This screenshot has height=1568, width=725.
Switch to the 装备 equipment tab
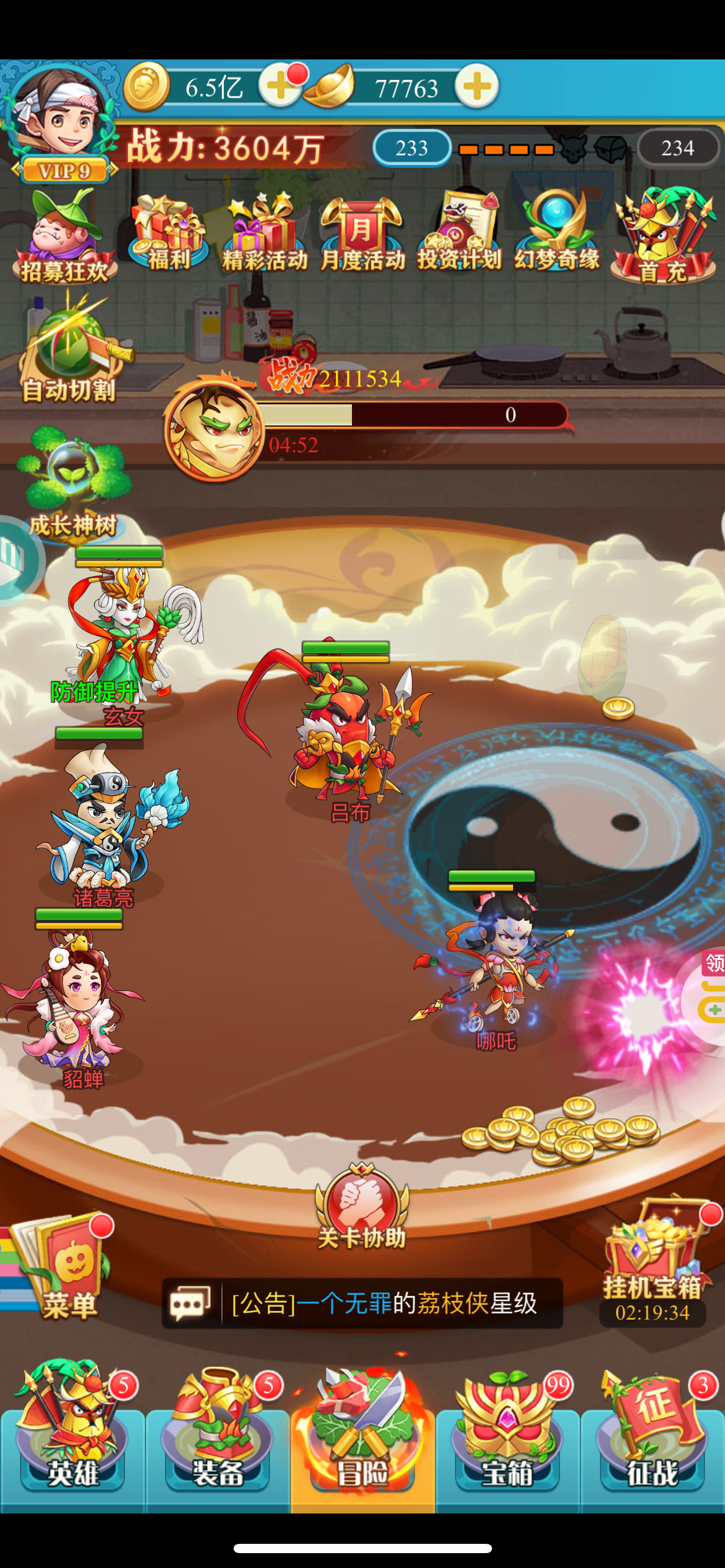pyautogui.click(x=217, y=1437)
